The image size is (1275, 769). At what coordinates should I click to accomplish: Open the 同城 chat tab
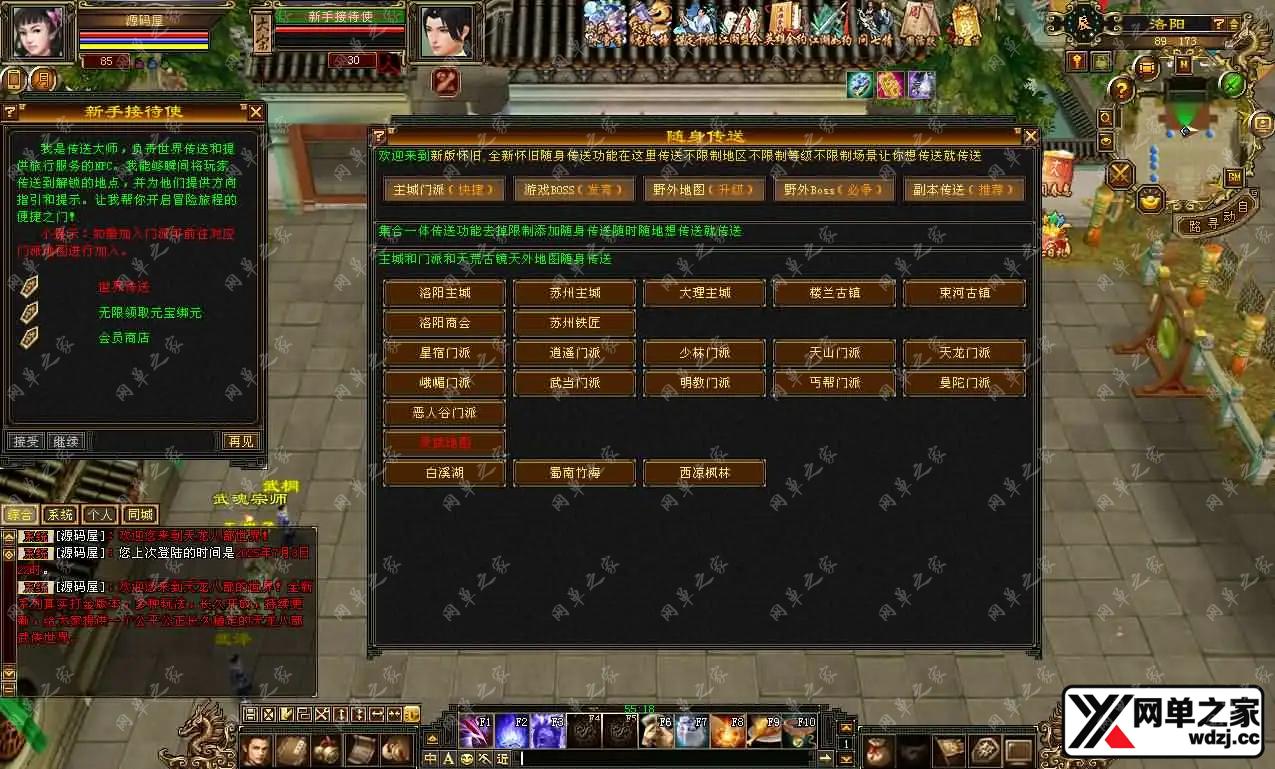click(x=140, y=515)
